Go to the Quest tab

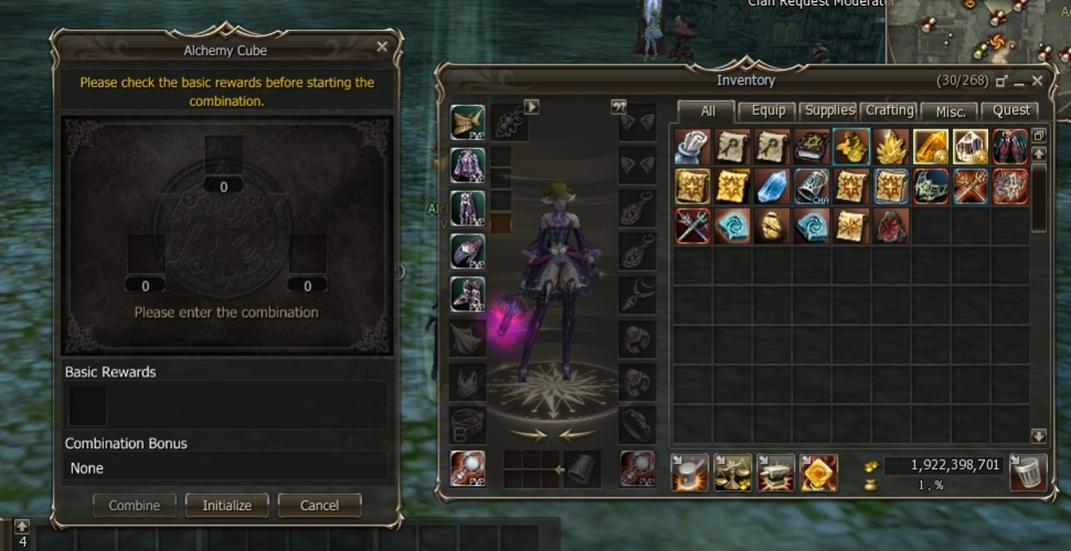(1010, 111)
